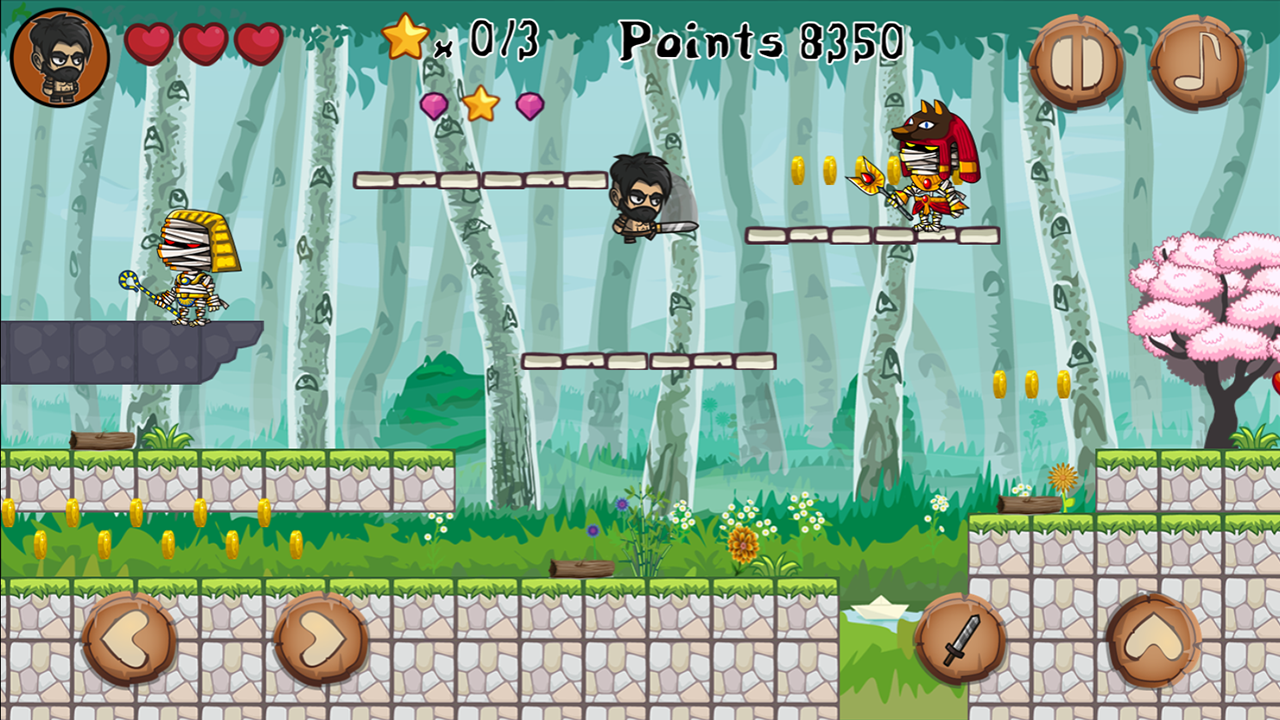Click the pink gem left of the star
This screenshot has height=720, width=1280.
[435, 107]
